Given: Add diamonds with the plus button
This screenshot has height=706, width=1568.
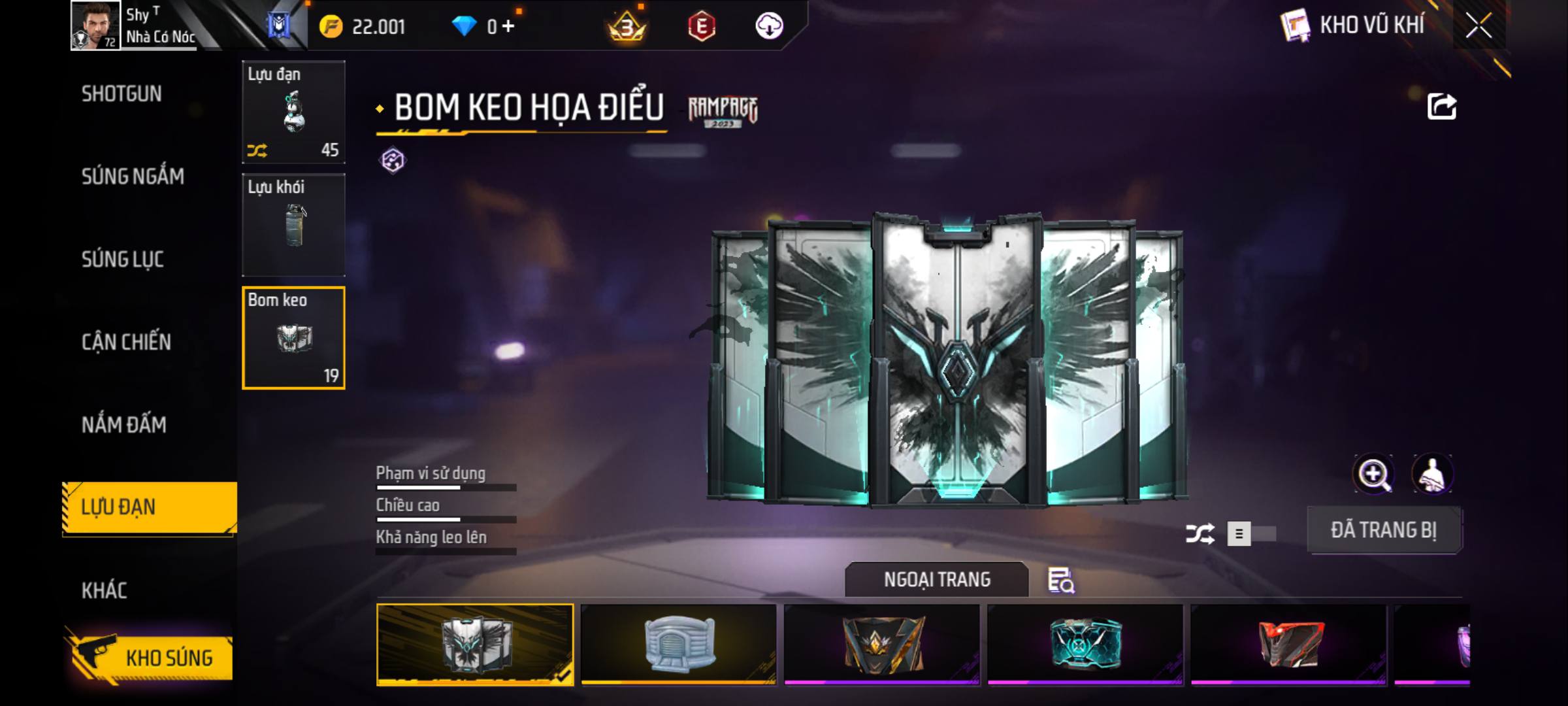Looking at the screenshot, I should 508,27.
